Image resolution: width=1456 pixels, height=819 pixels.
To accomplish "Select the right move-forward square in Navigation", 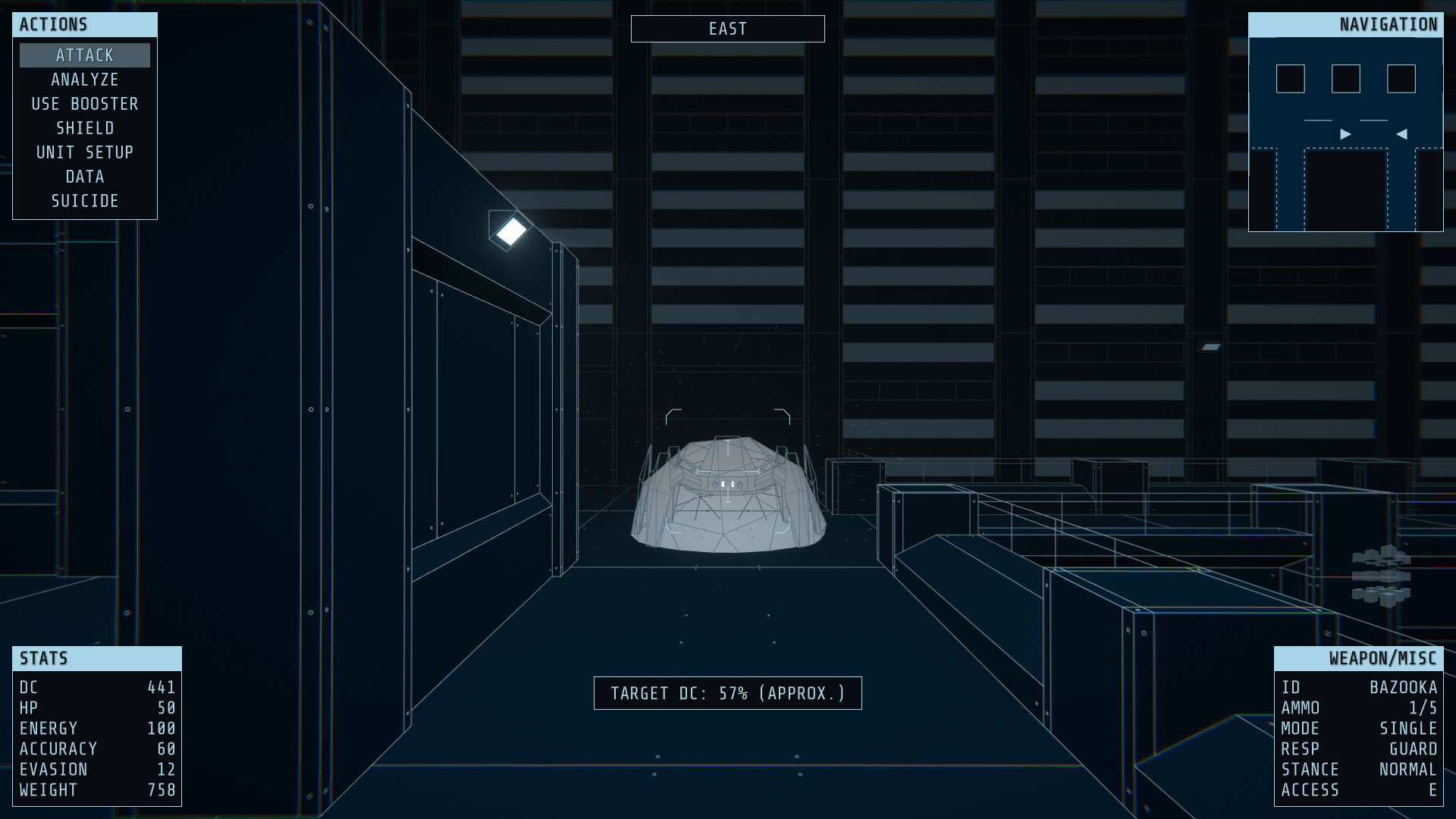I will click(x=1401, y=78).
